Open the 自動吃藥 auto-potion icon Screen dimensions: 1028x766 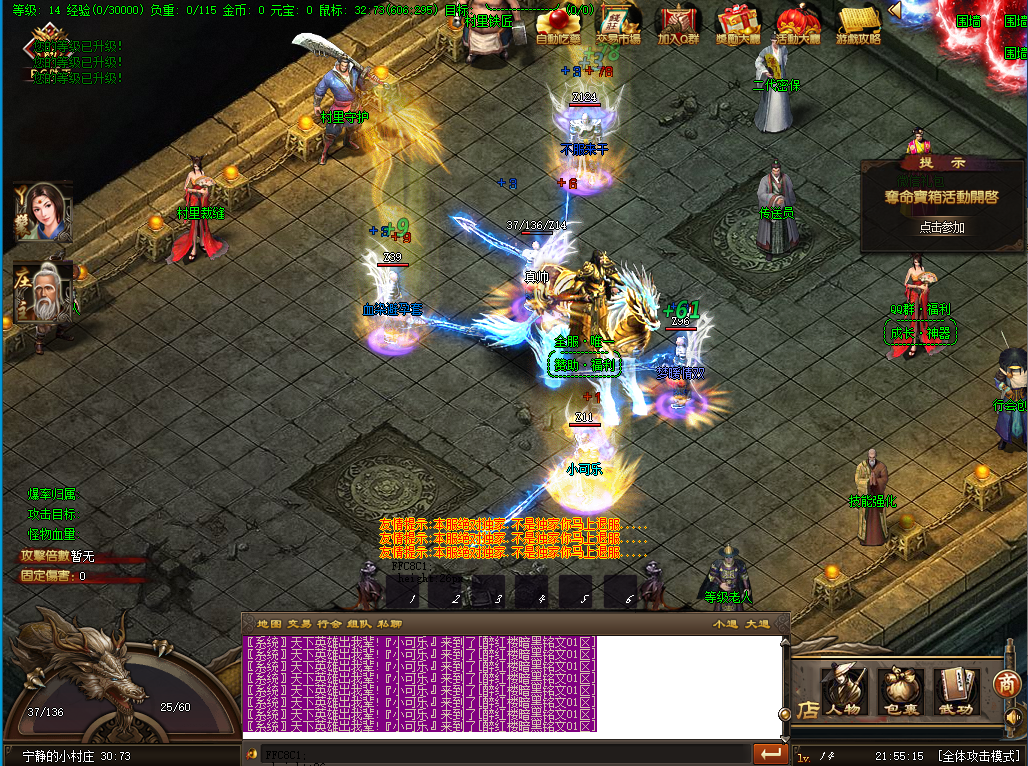click(558, 25)
